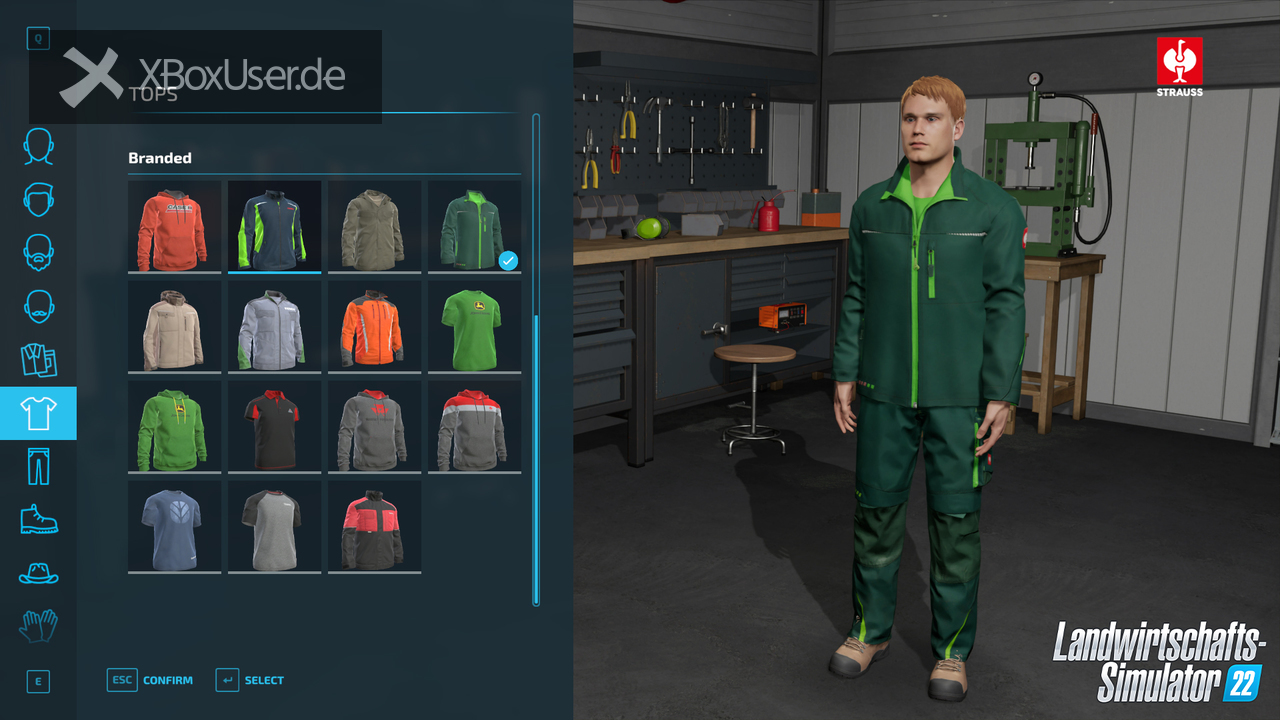Screen dimensions: 1280x720
Task: Choose the green John Deere t-shirt
Action: 474,326
